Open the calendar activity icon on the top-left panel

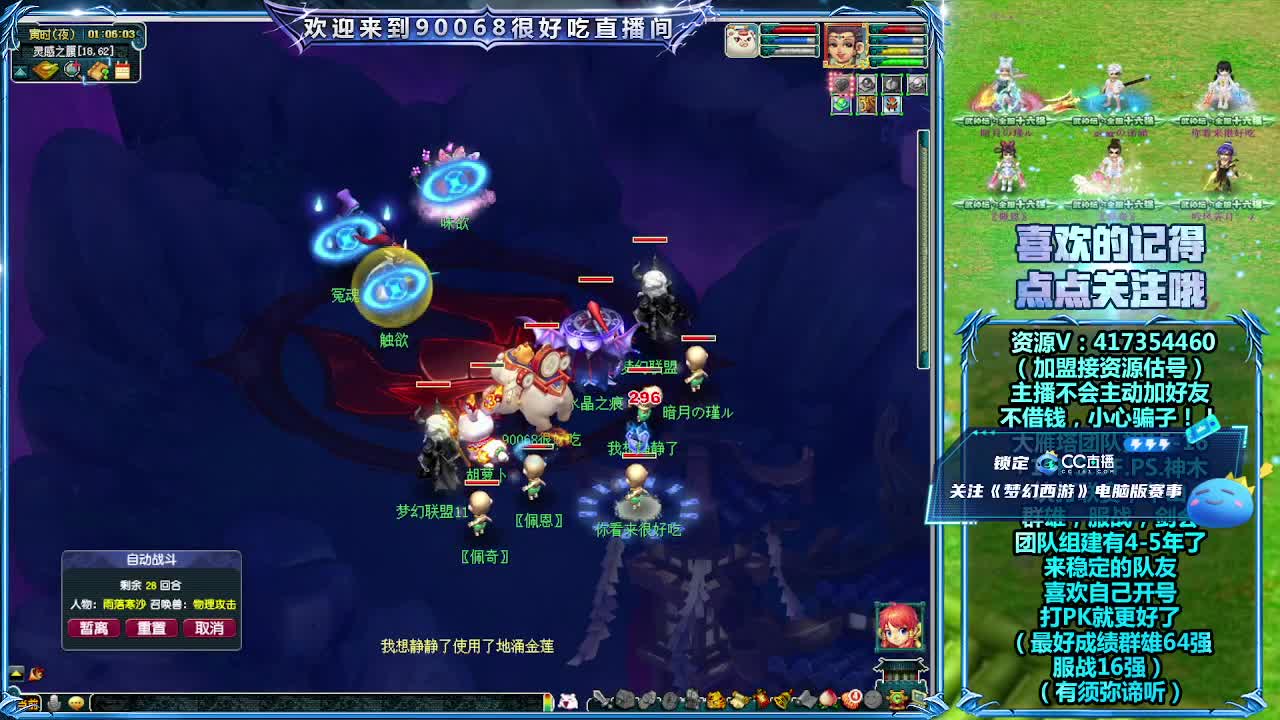coord(122,70)
